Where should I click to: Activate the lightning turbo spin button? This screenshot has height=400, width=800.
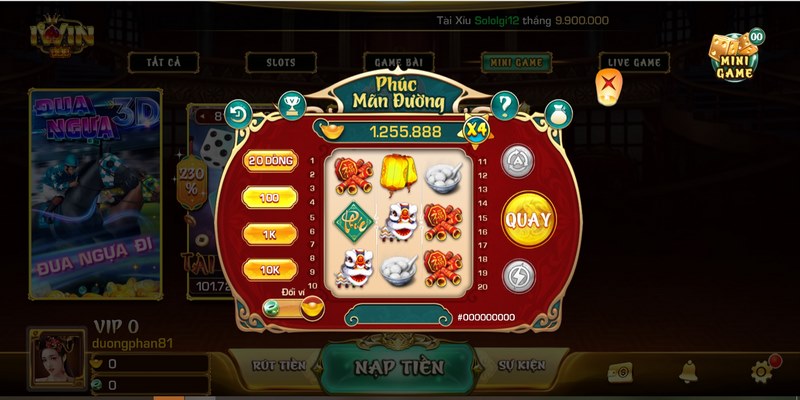coord(516,275)
